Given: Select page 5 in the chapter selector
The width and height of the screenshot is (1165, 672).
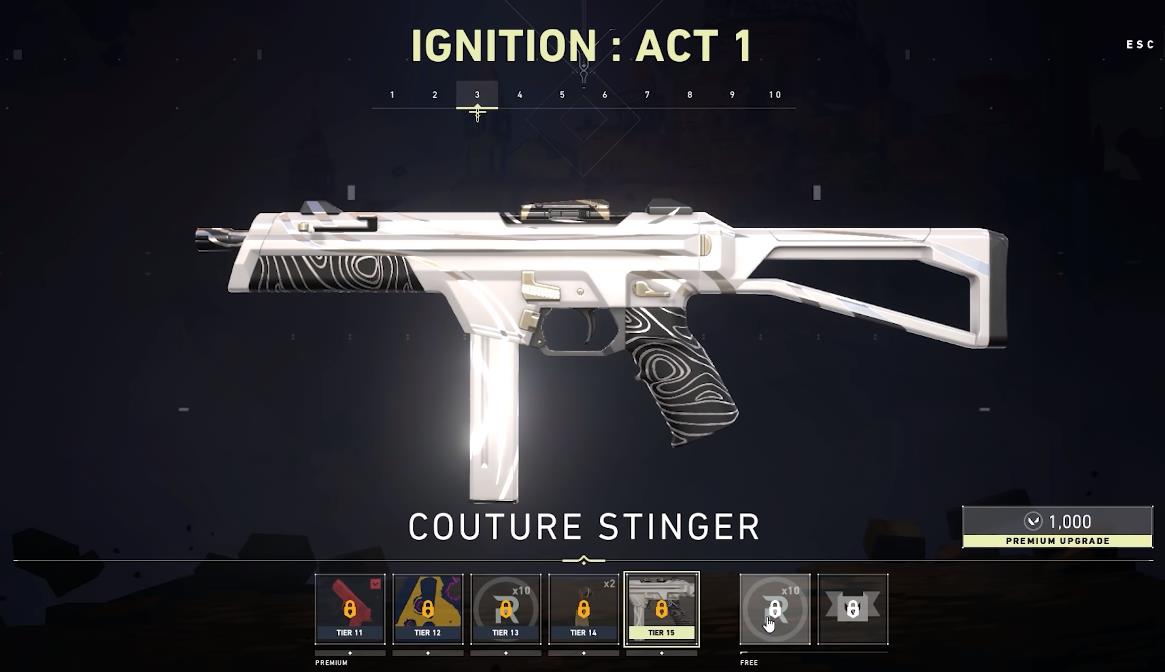Looking at the screenshot, I should coord(562,95).
